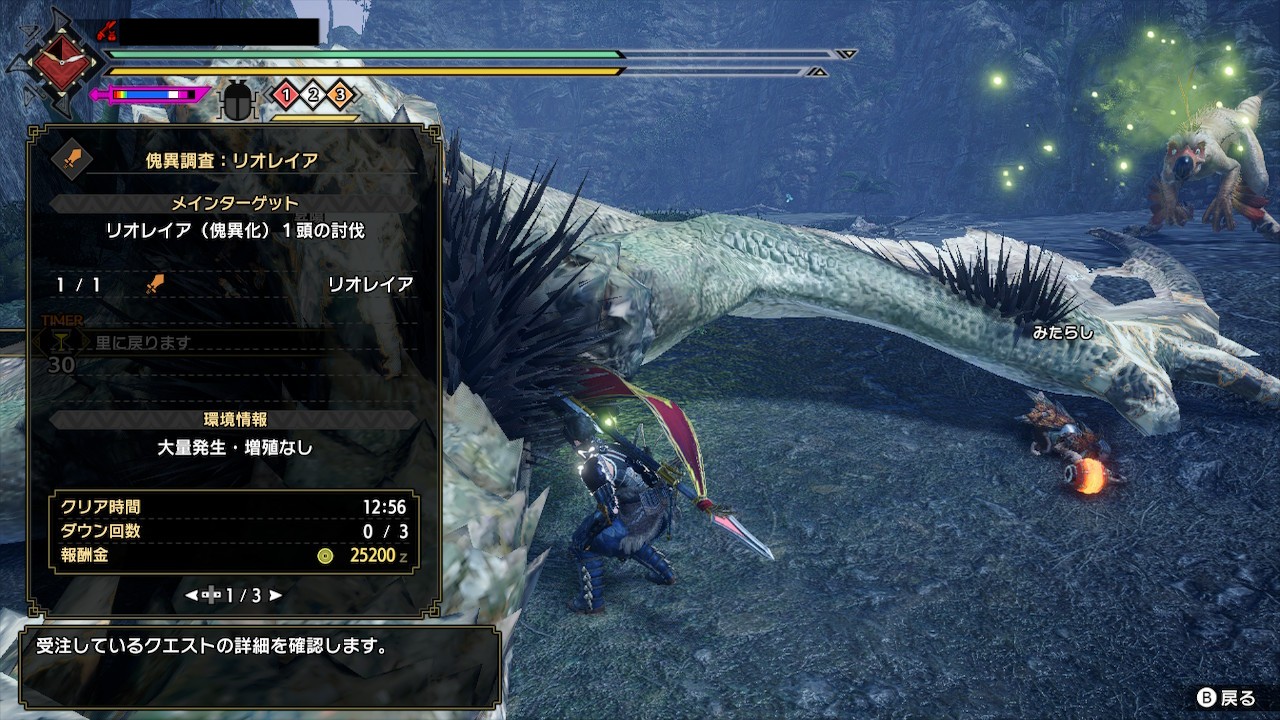Click the wirebug beetle icon
Viewport: 1280px width, 720px height.
(238, 100)
